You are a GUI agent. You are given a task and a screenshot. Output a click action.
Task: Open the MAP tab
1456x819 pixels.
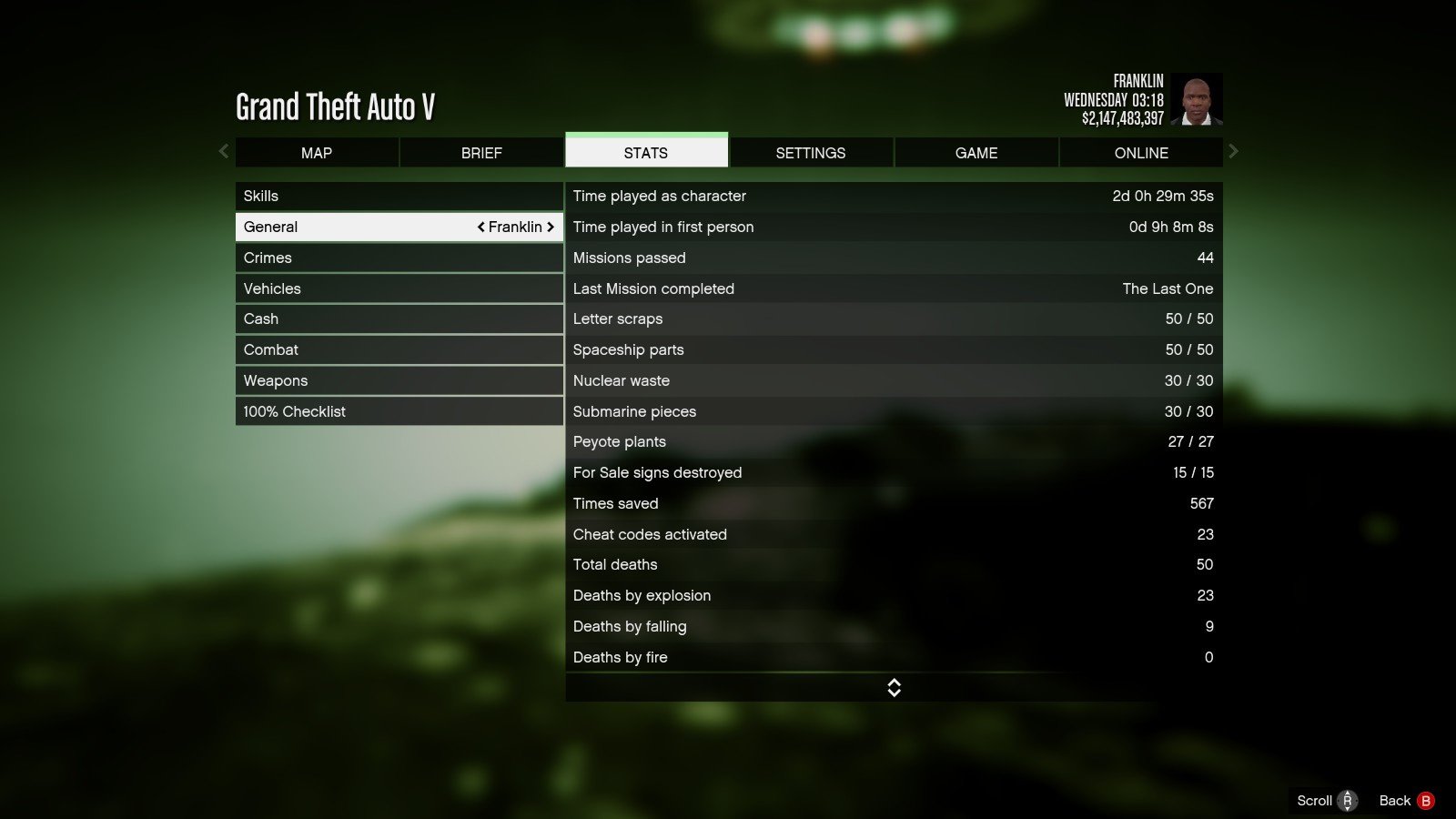point(317,152)
